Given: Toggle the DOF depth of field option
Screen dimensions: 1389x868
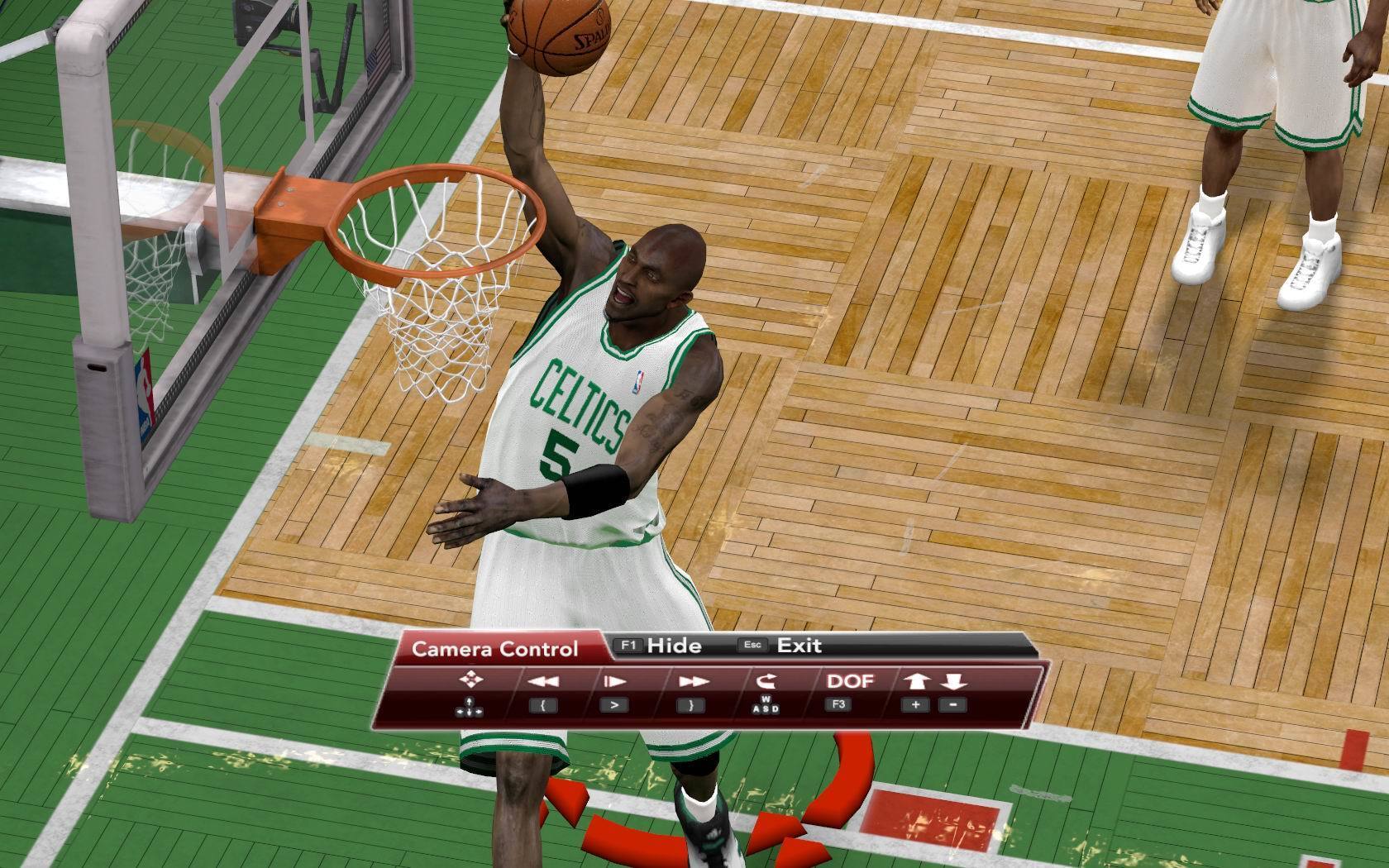Looking at the screenshot, I should [850, 681].
